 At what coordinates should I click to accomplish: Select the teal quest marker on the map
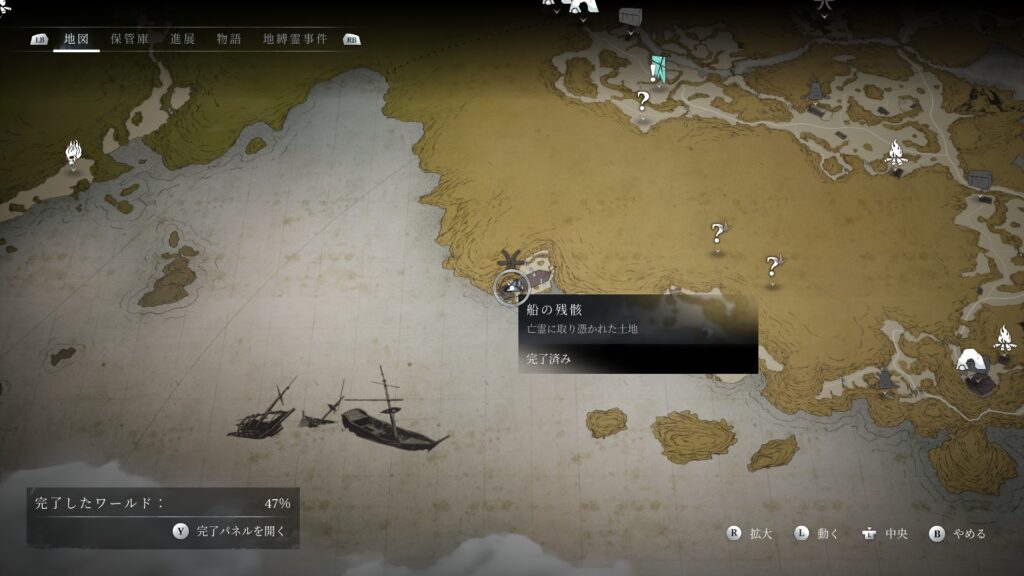click(657, 68)
